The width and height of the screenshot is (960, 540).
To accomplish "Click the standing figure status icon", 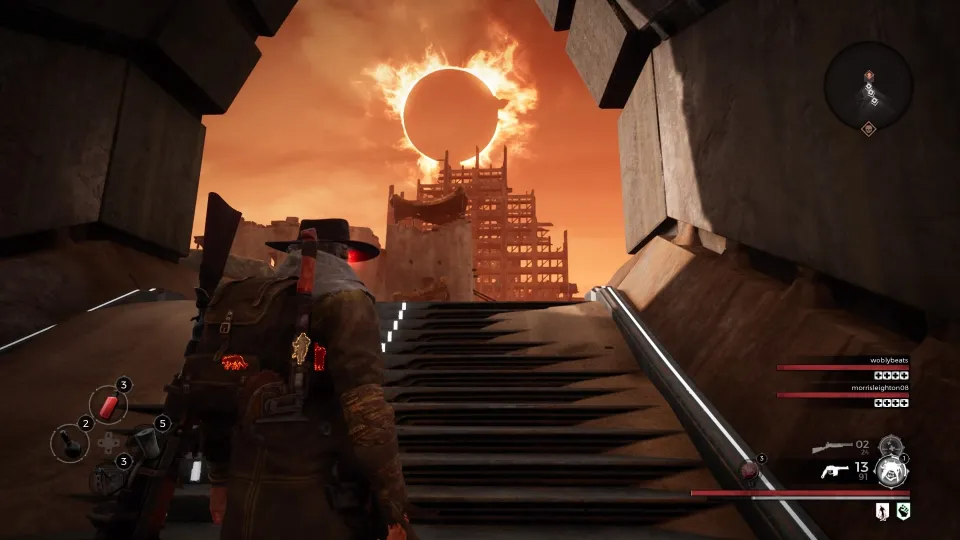I will tap(881, 512).
